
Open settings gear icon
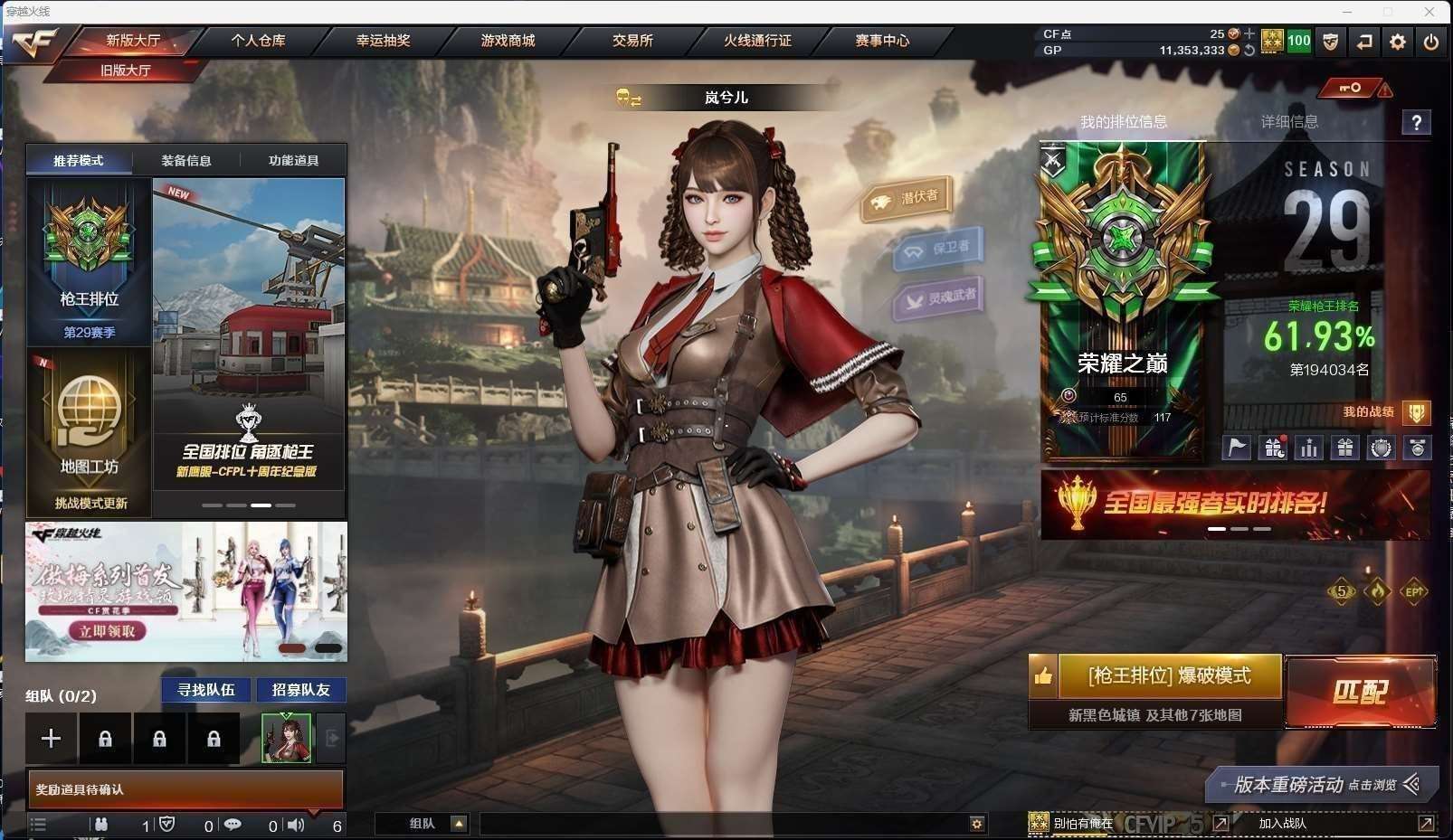click(x=1398, y=42)
